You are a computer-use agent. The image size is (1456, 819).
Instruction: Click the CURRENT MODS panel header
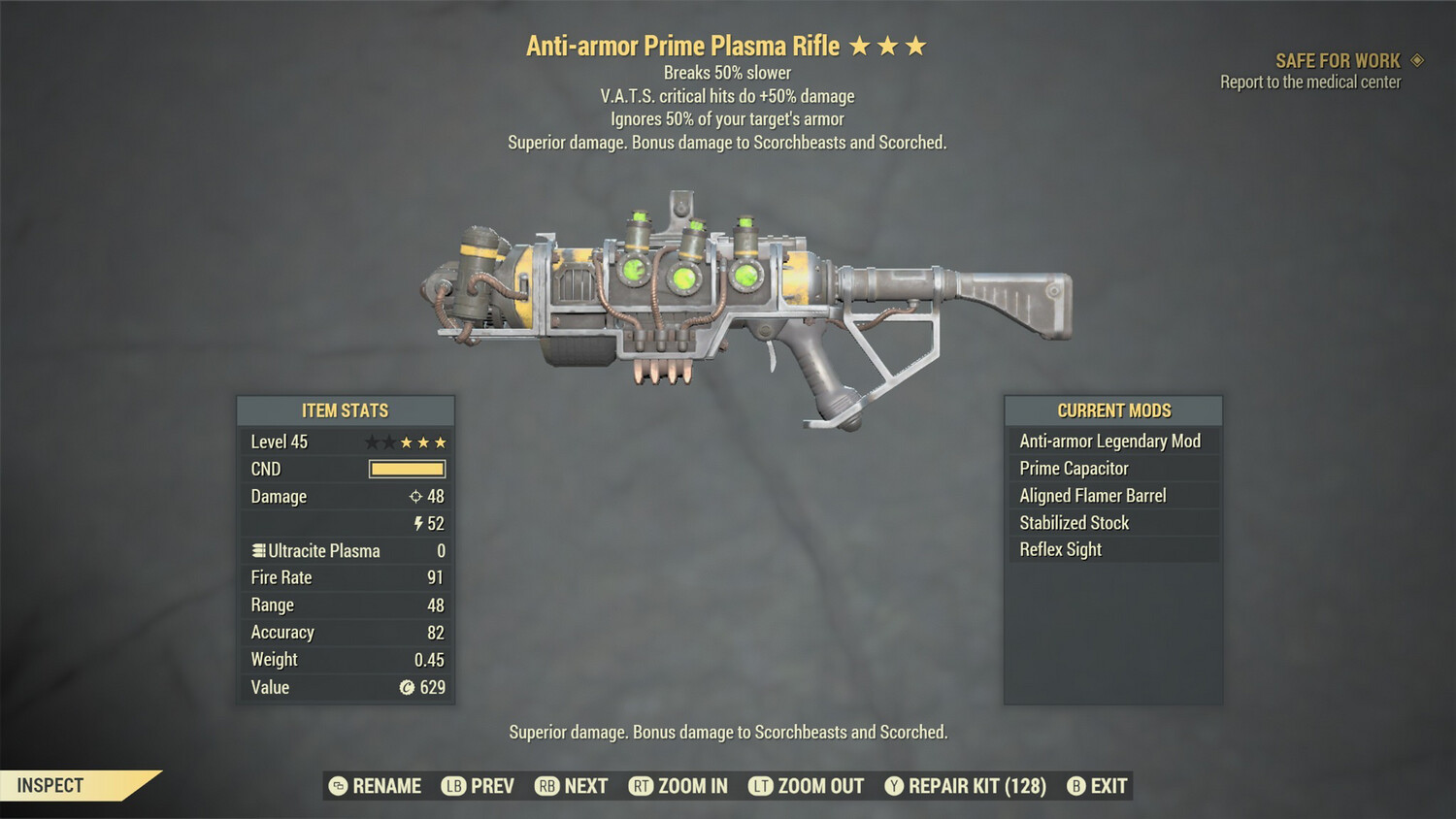[x=1112, y=410]
